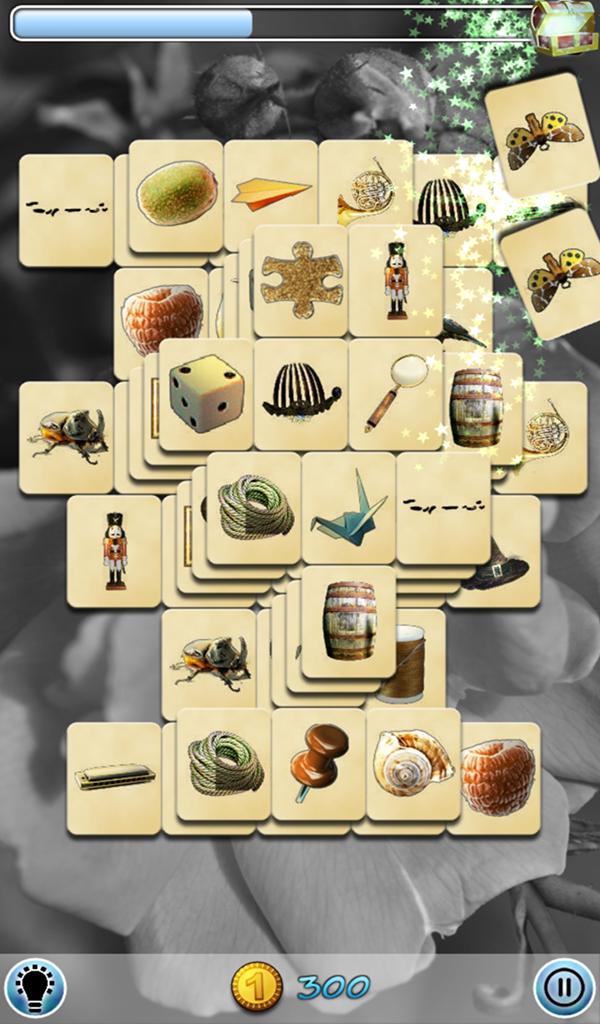Viewport: 600px width, 1024px height.
Task: Choose the harmonica tile
Action: tap(114, 777)
